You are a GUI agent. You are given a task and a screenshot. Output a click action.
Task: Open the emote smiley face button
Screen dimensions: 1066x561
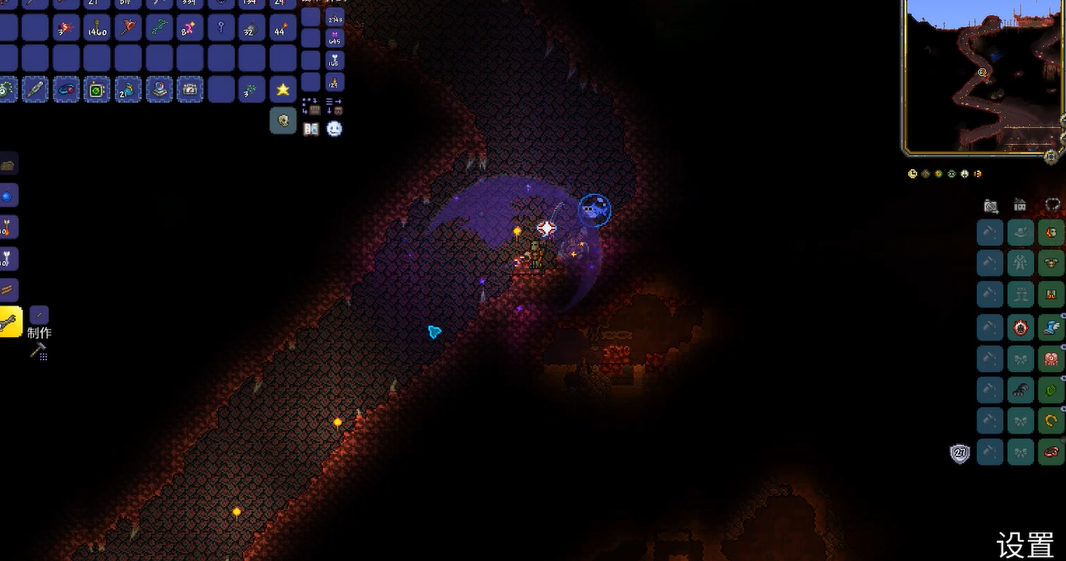click(x=334, y=129)
